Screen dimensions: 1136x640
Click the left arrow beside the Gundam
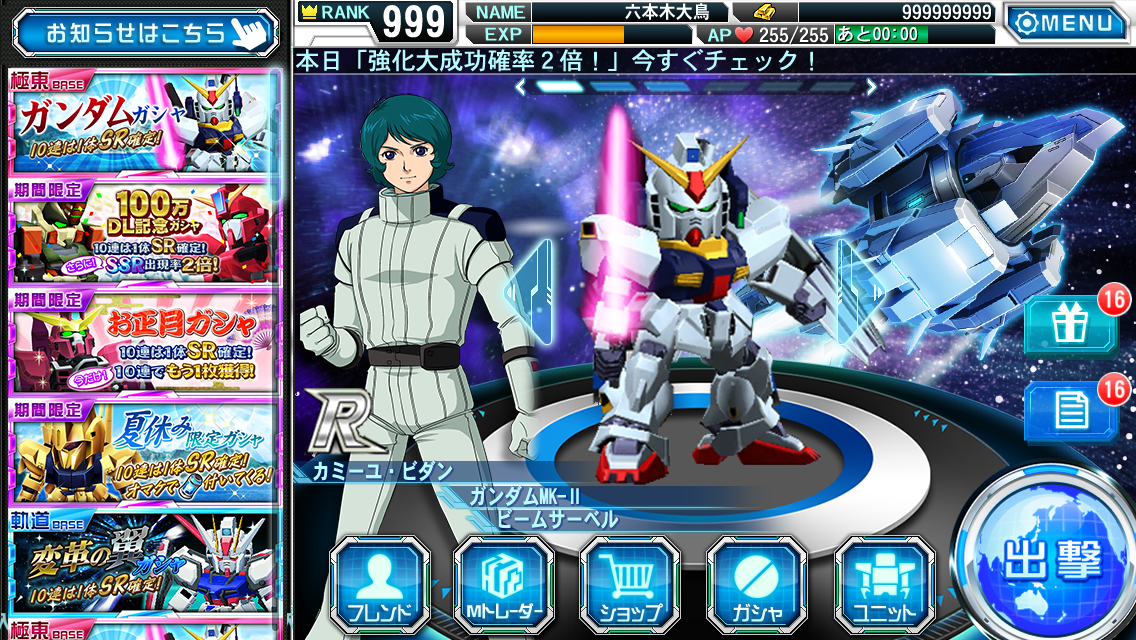(529, 290)
